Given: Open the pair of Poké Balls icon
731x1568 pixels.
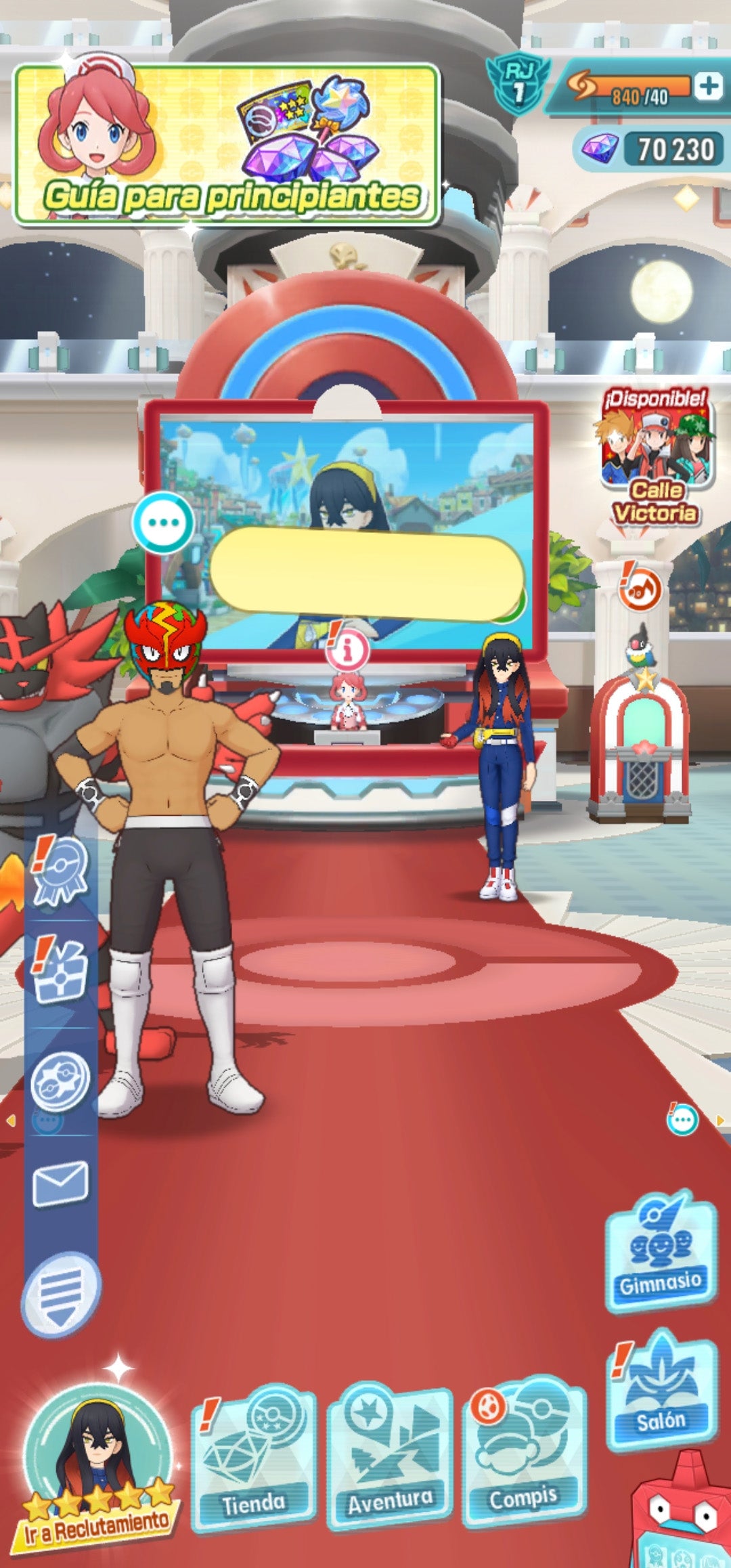Looking at the screenshot, I should point(61,1081).
